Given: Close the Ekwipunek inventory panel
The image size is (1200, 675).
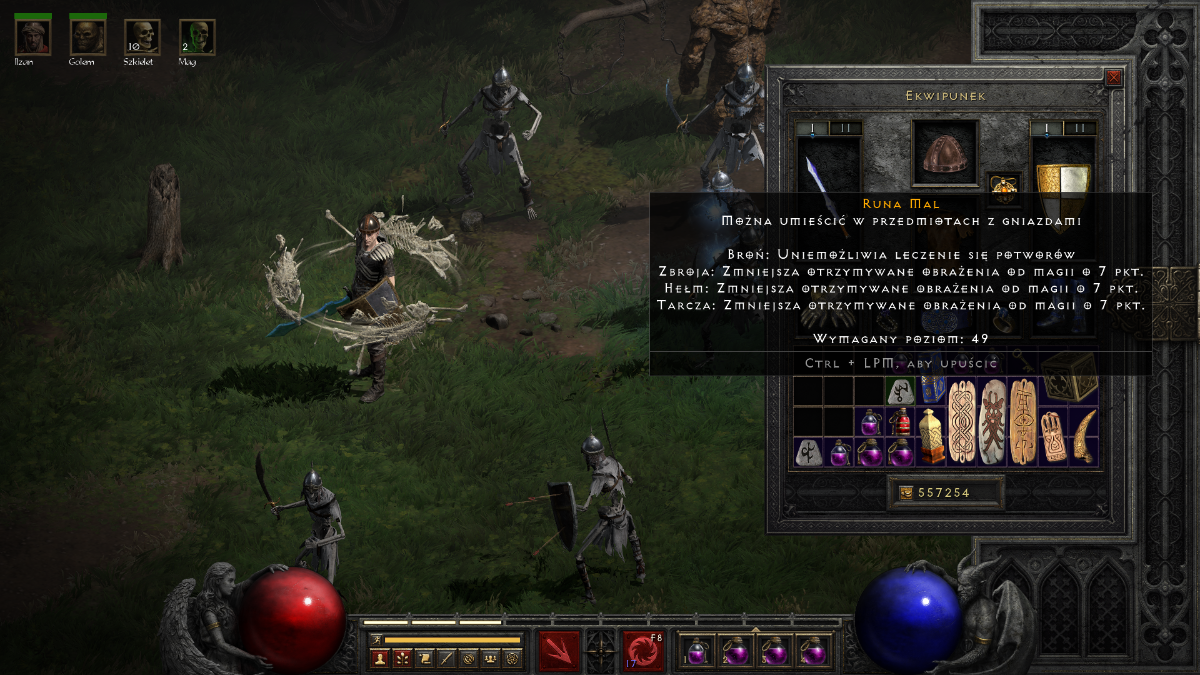Looking at the screenshot, I should [x=1114, y=77].
